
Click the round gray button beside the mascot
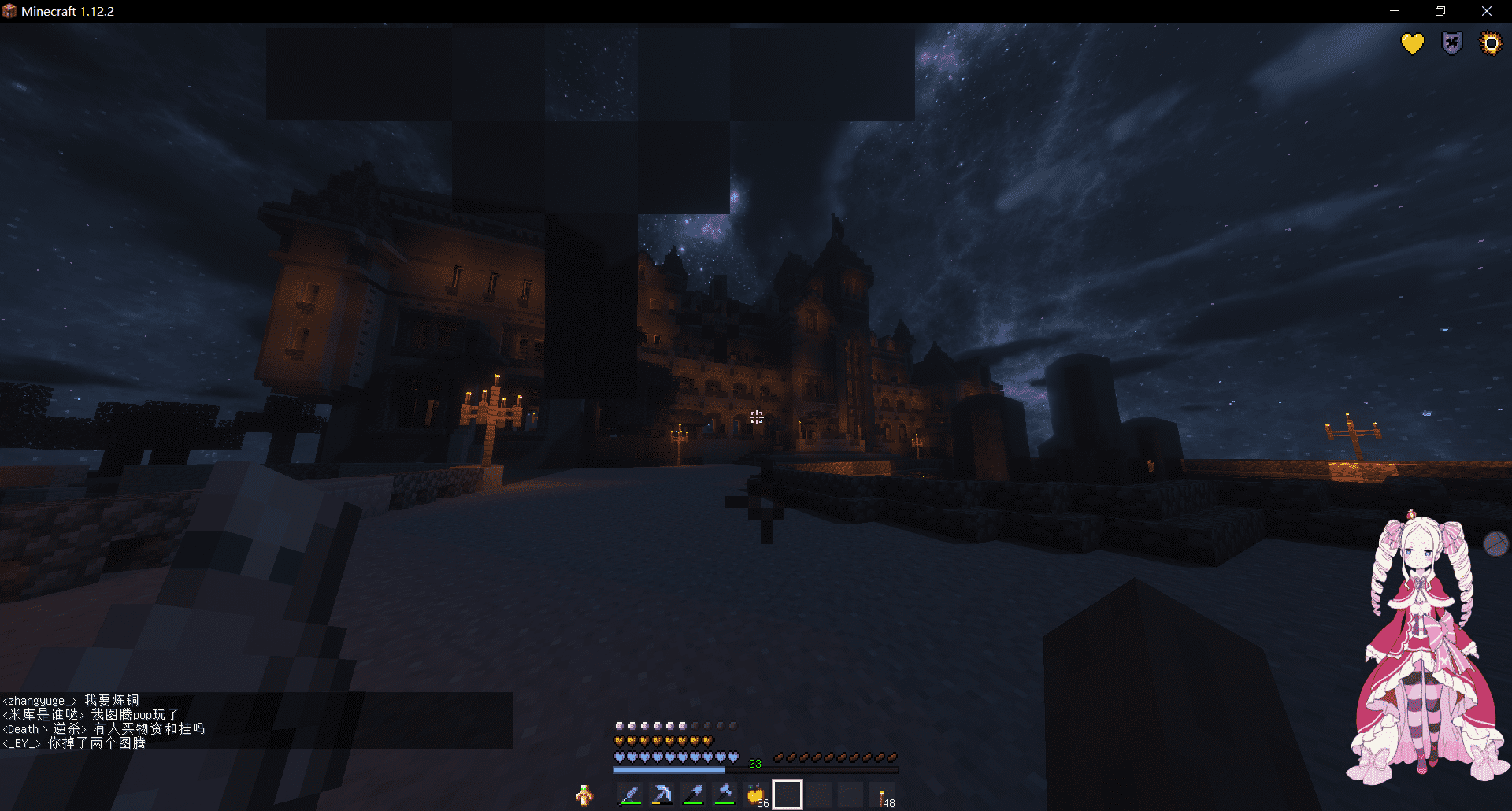1495,543
